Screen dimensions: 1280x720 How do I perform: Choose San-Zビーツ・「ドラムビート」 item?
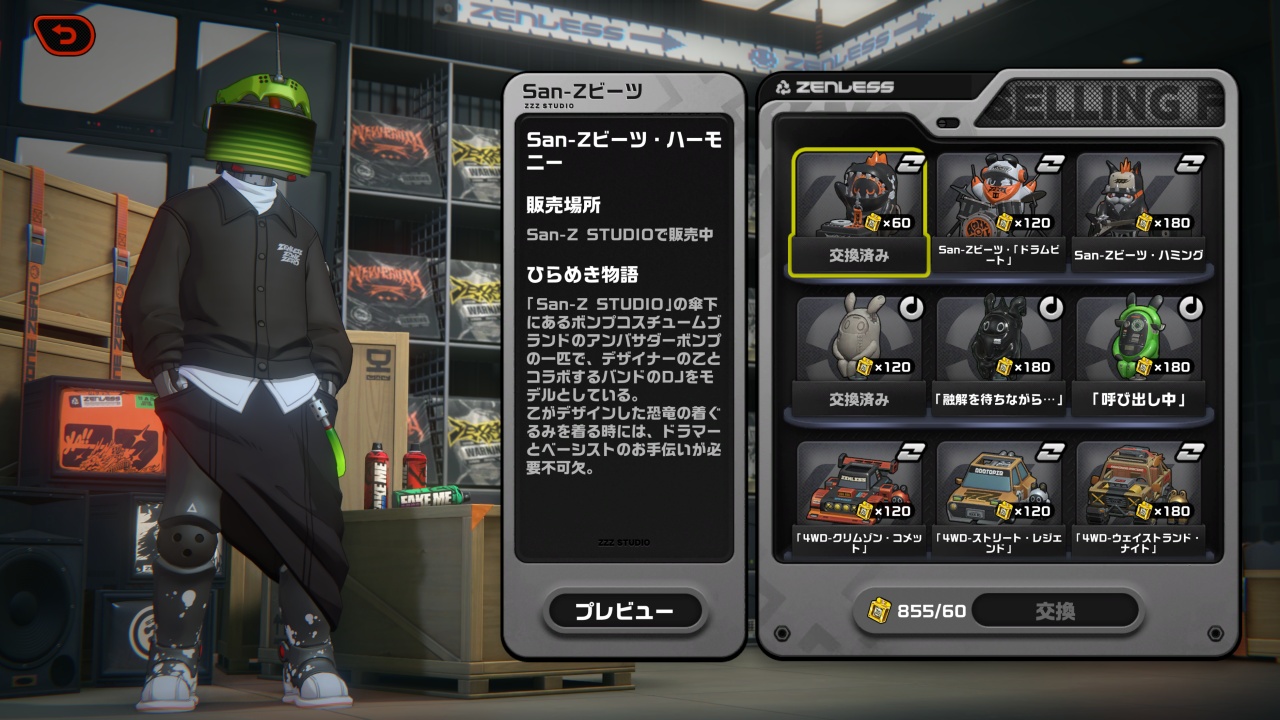tap(998, 212)
